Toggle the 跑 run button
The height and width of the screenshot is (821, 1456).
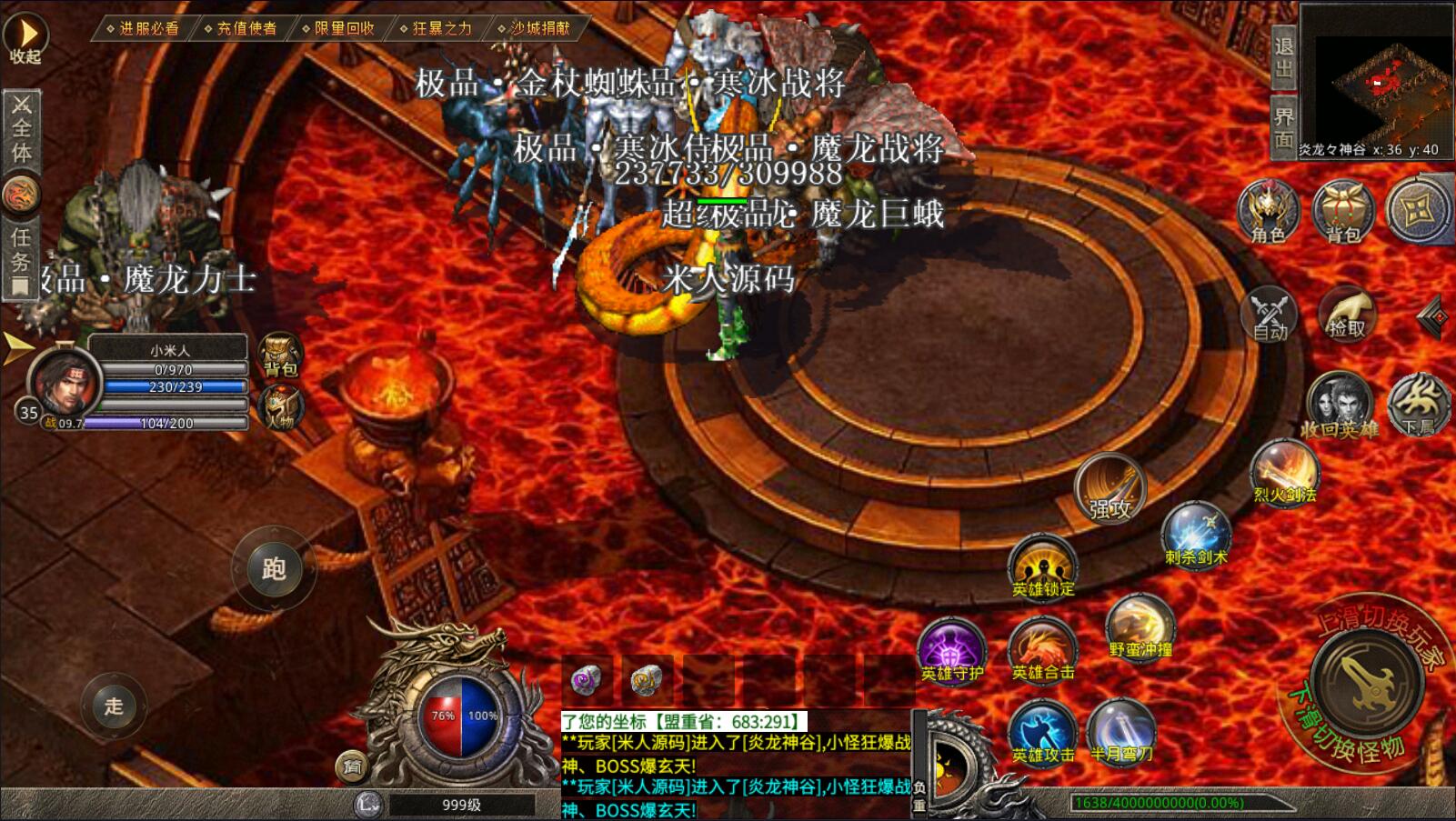click(274, 569)
